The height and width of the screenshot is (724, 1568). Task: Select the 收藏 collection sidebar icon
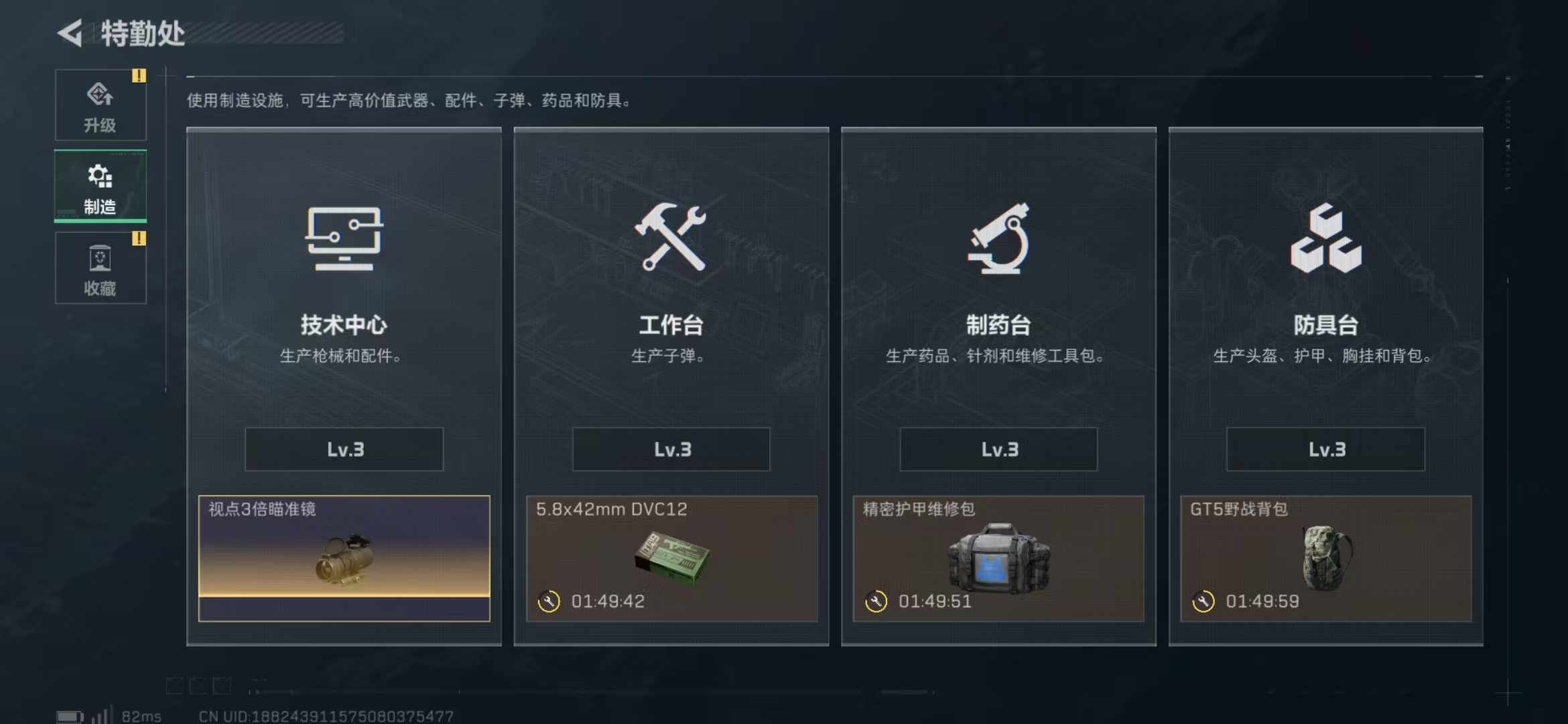(x=101, y=257)
